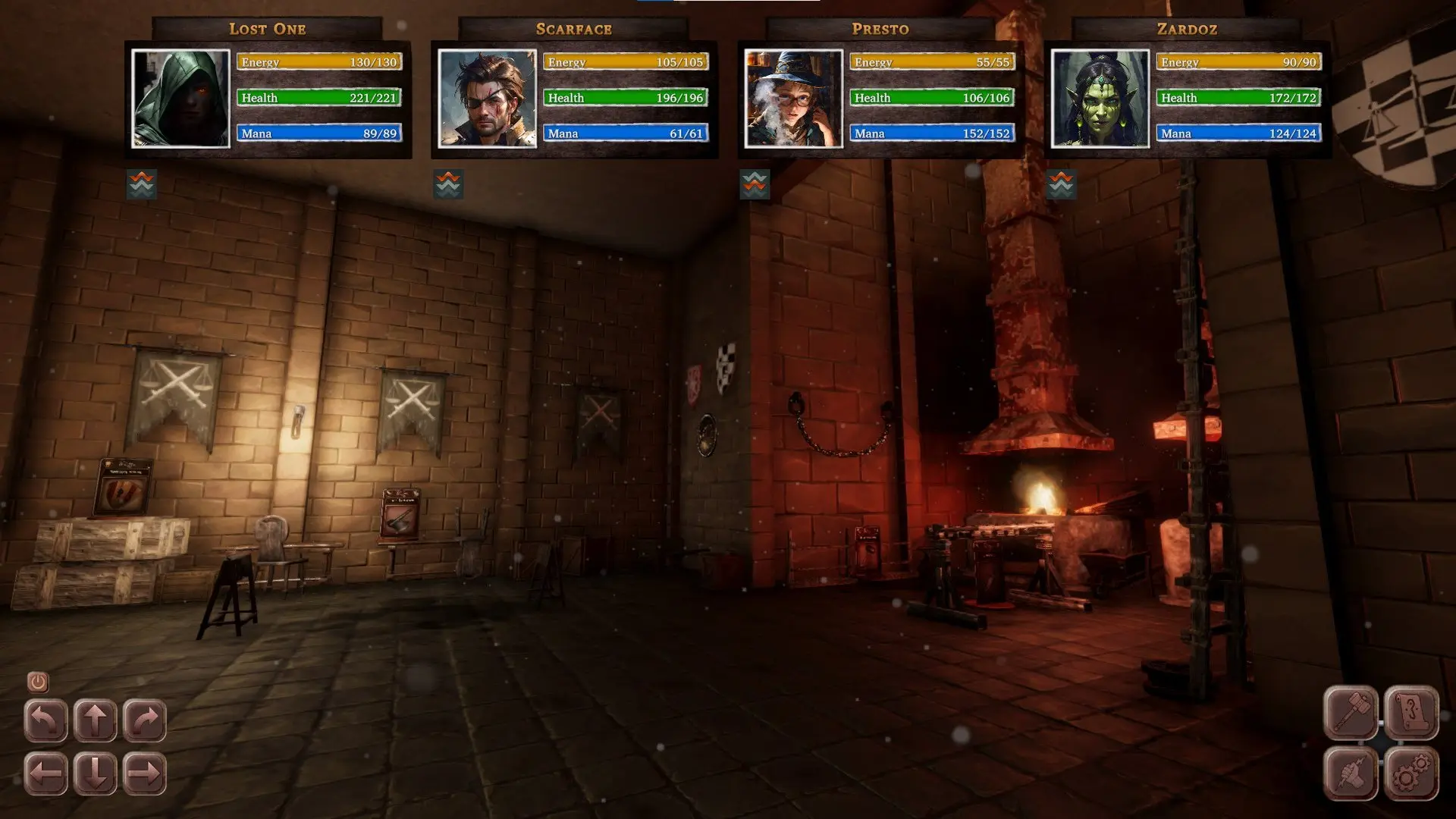Open settings with the gears icon

coord(1411,773)
